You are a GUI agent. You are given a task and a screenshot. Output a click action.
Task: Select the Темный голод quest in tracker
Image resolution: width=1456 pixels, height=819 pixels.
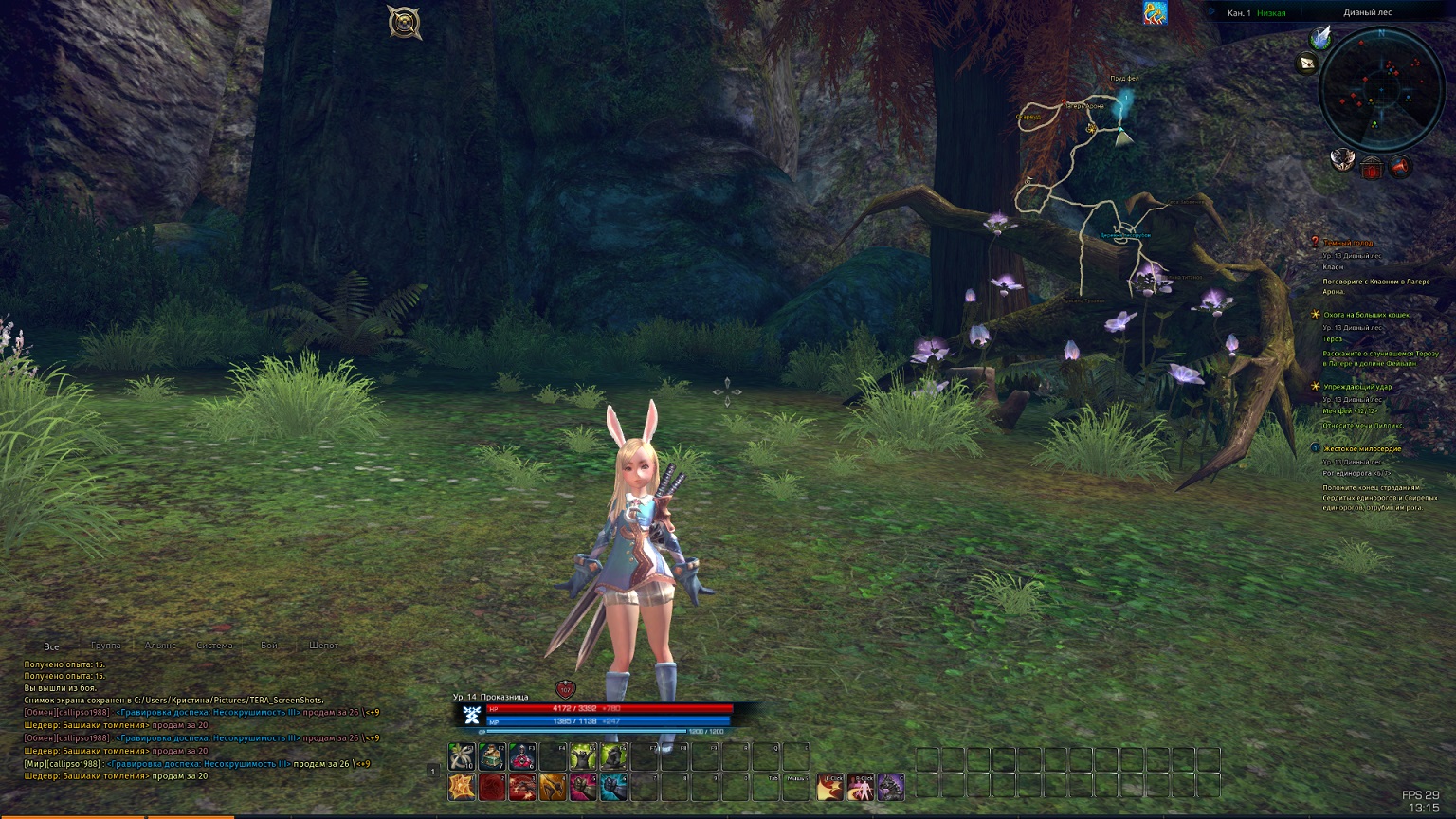(1348, 243)
